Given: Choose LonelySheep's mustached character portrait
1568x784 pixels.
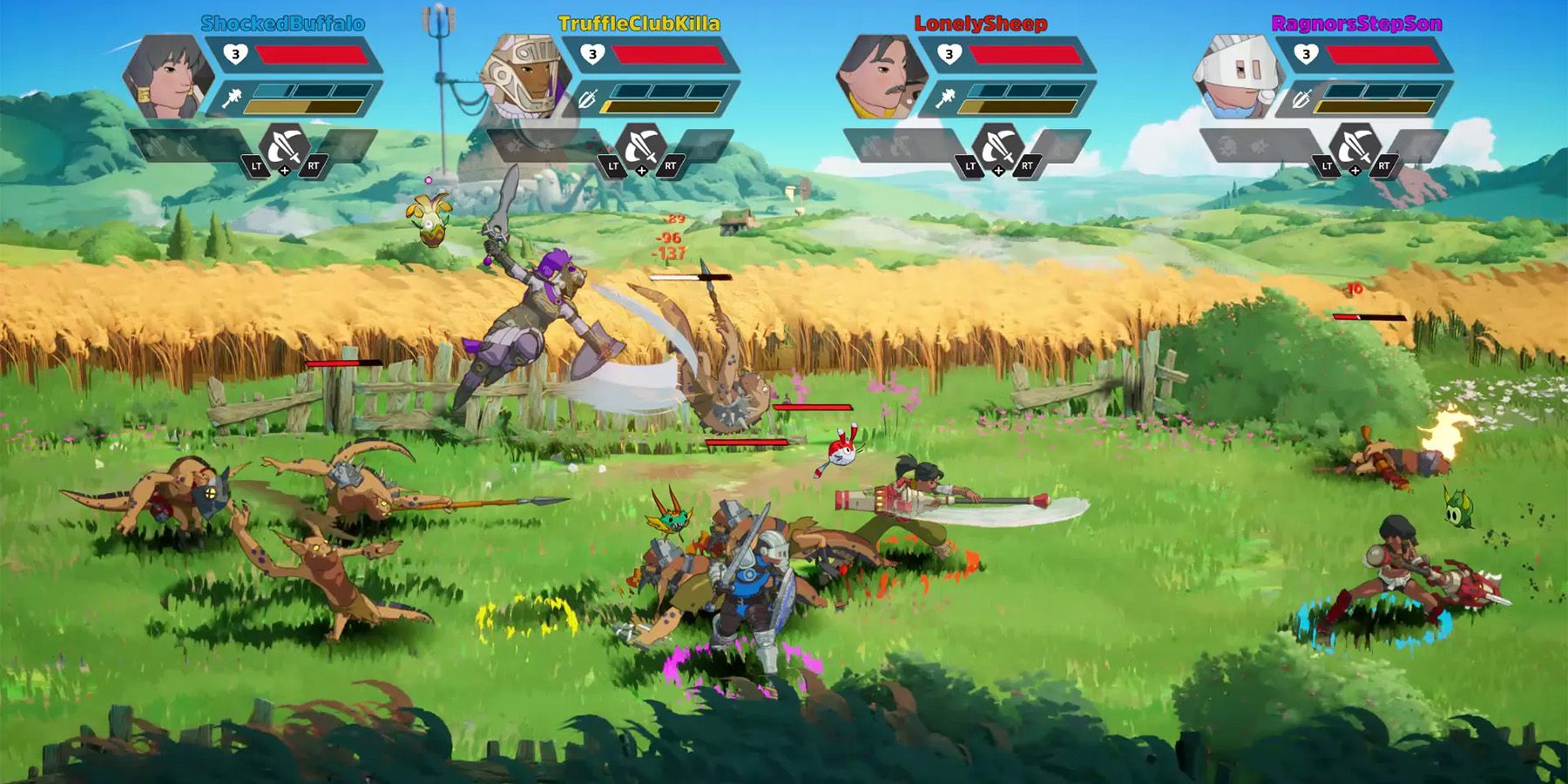Looking at the screenshot, I should (x=881, y=78).
